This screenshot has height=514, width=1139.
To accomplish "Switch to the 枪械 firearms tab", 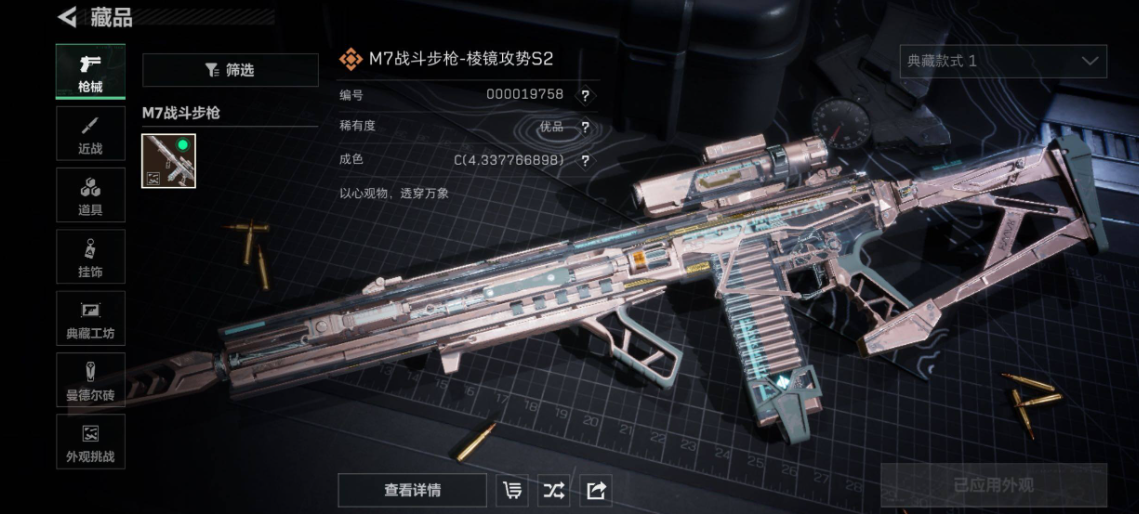I will (x=90, y=71).
